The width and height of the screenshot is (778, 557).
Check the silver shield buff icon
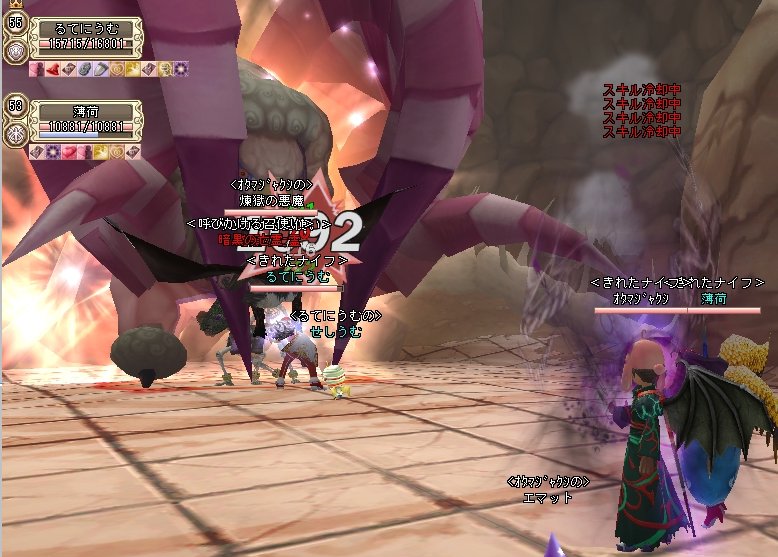[100, 69]
